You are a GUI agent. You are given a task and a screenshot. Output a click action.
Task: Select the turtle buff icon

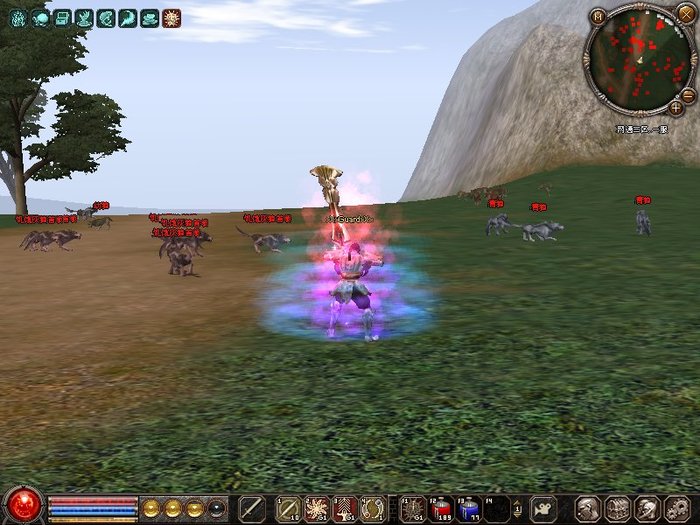click(x=40, y=17)
